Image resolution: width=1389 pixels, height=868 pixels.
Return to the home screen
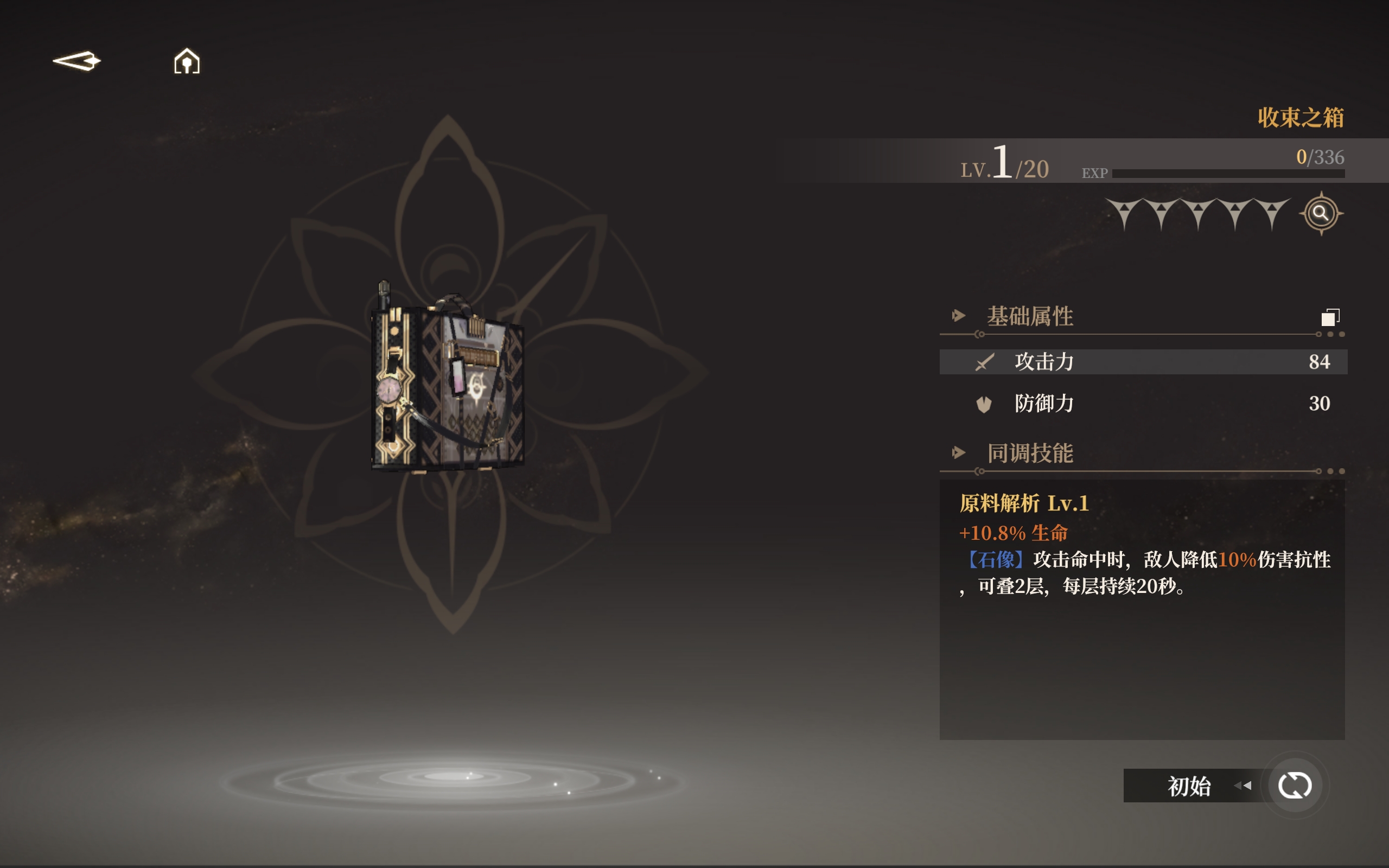pos(187,61)
